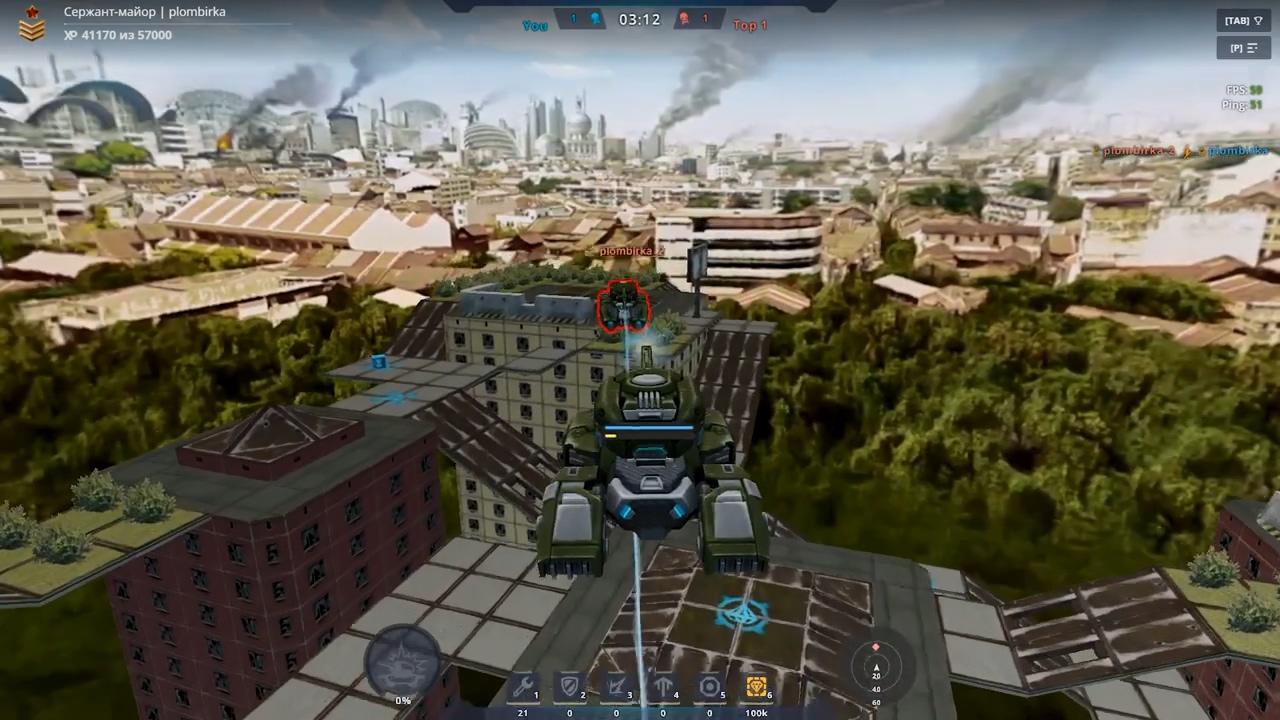Select the You team tab
Screen dimensions: 1280x720
[534, 25]
